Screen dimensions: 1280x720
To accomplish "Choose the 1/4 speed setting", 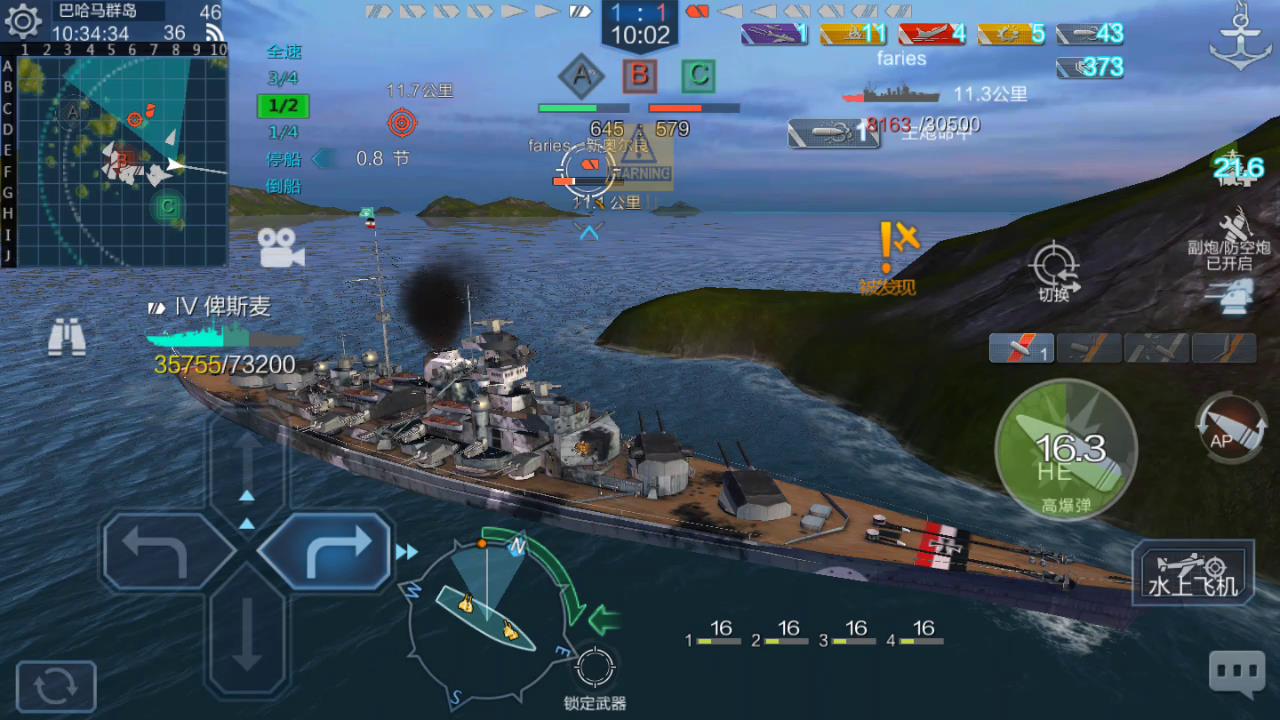I will coord(283,132).
